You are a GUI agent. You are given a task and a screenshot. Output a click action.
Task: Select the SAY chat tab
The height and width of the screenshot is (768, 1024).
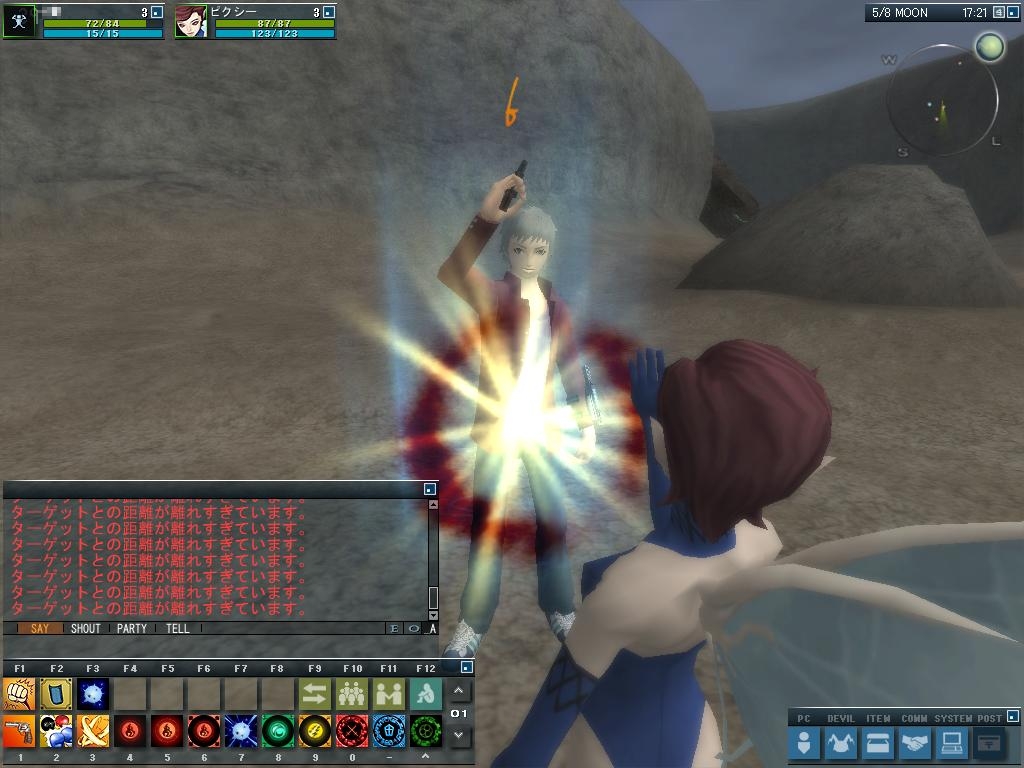(40, 629)
